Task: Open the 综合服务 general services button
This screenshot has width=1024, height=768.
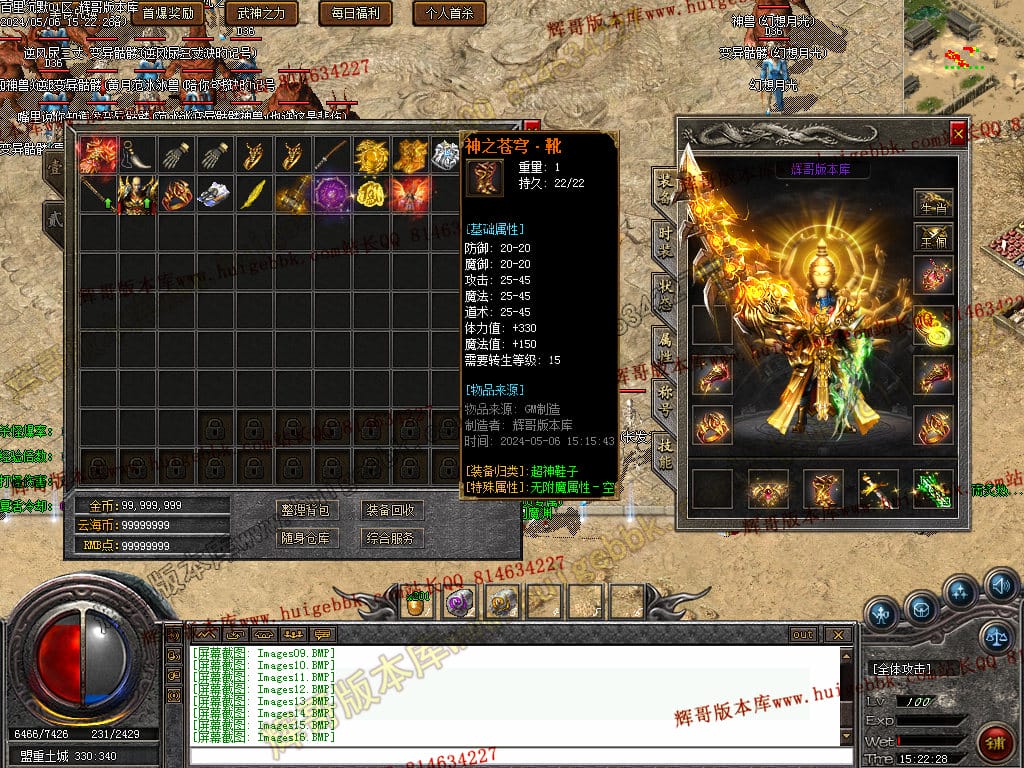Action: point(389,538)
